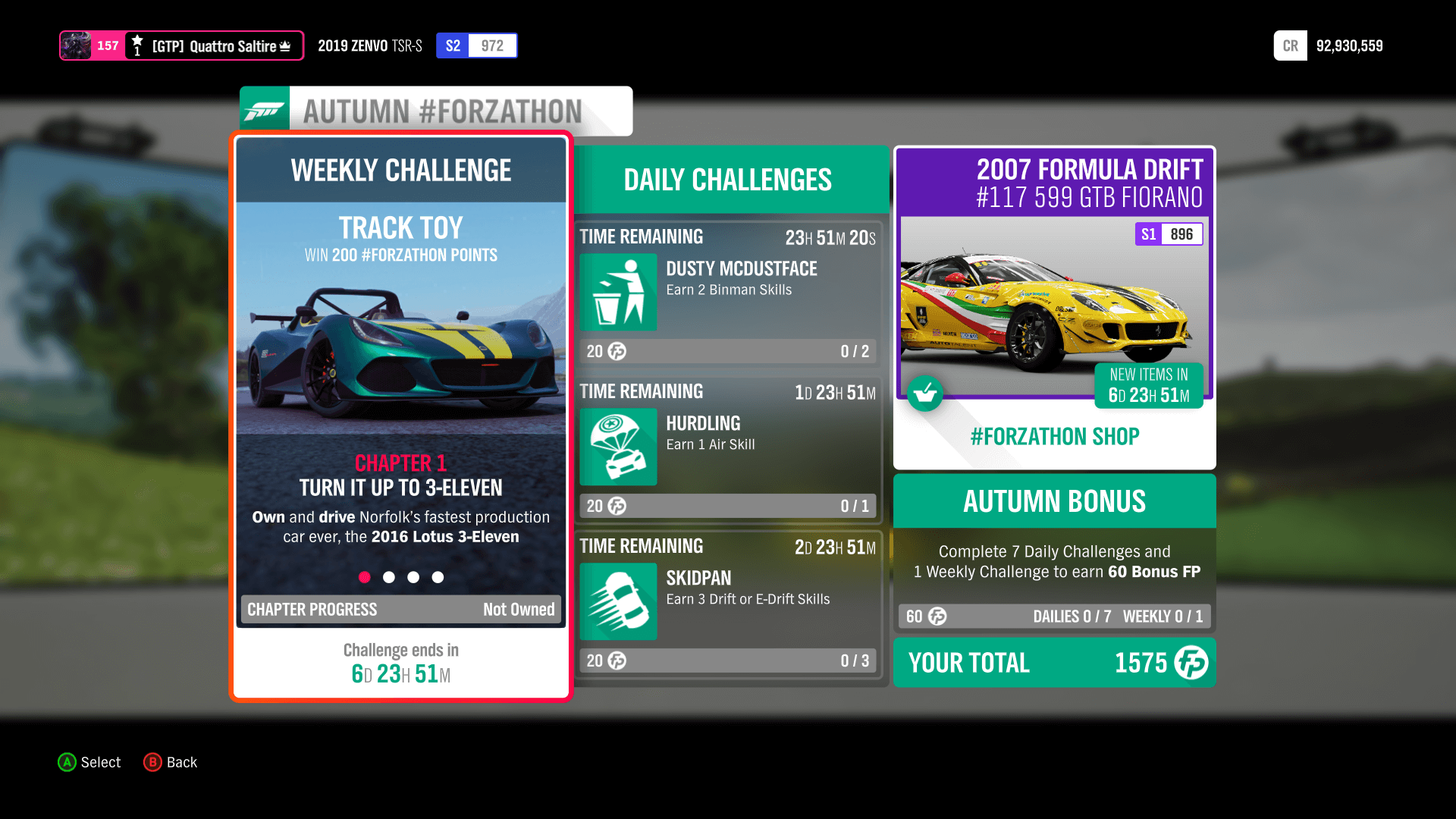Click the Chapter Progress bar showing Not Owned
The height and width of the screenshot is (819, 1456).
400,609
